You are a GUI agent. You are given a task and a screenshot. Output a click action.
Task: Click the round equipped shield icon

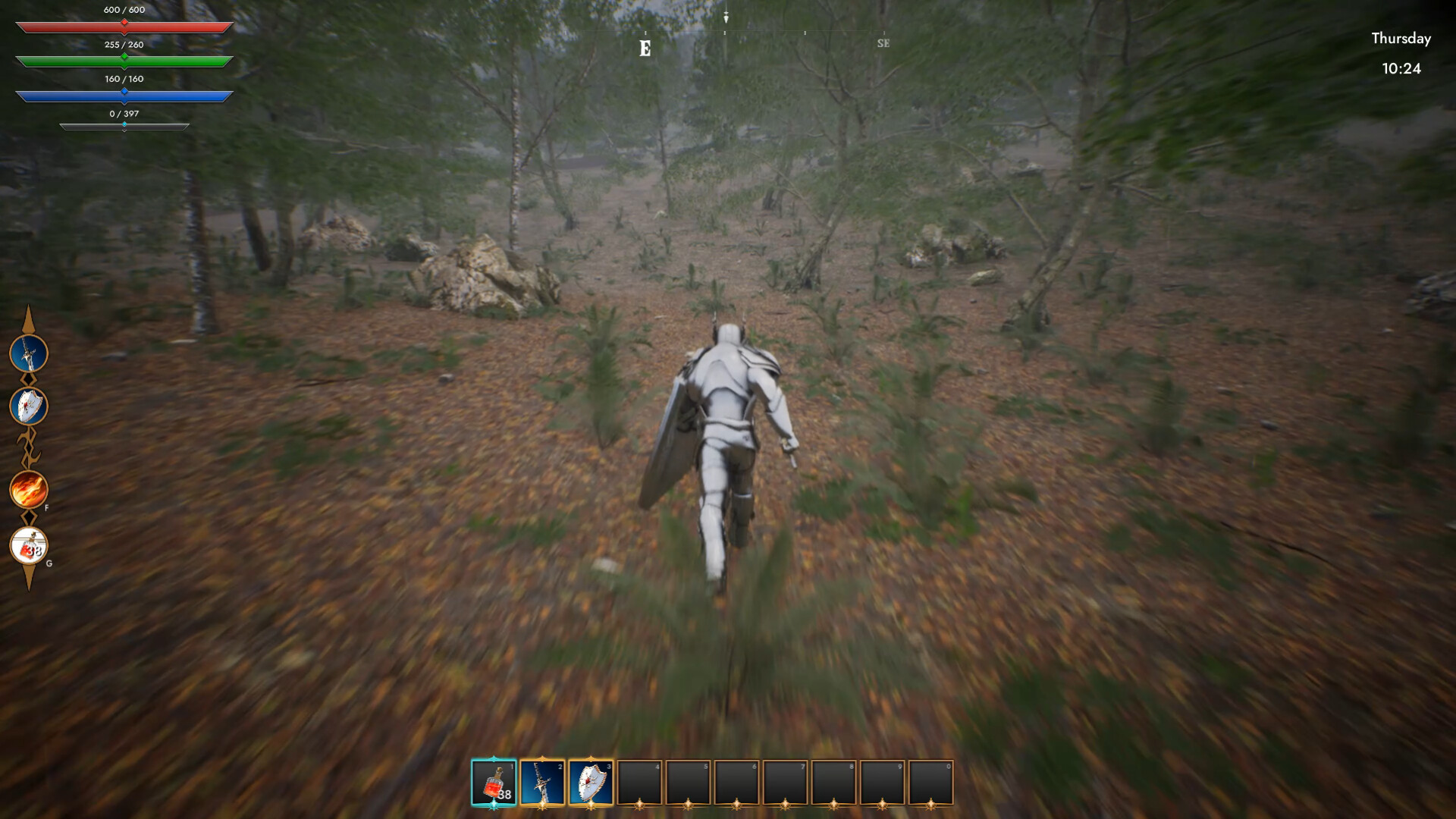pyautogui.click(x=29, y=406)
